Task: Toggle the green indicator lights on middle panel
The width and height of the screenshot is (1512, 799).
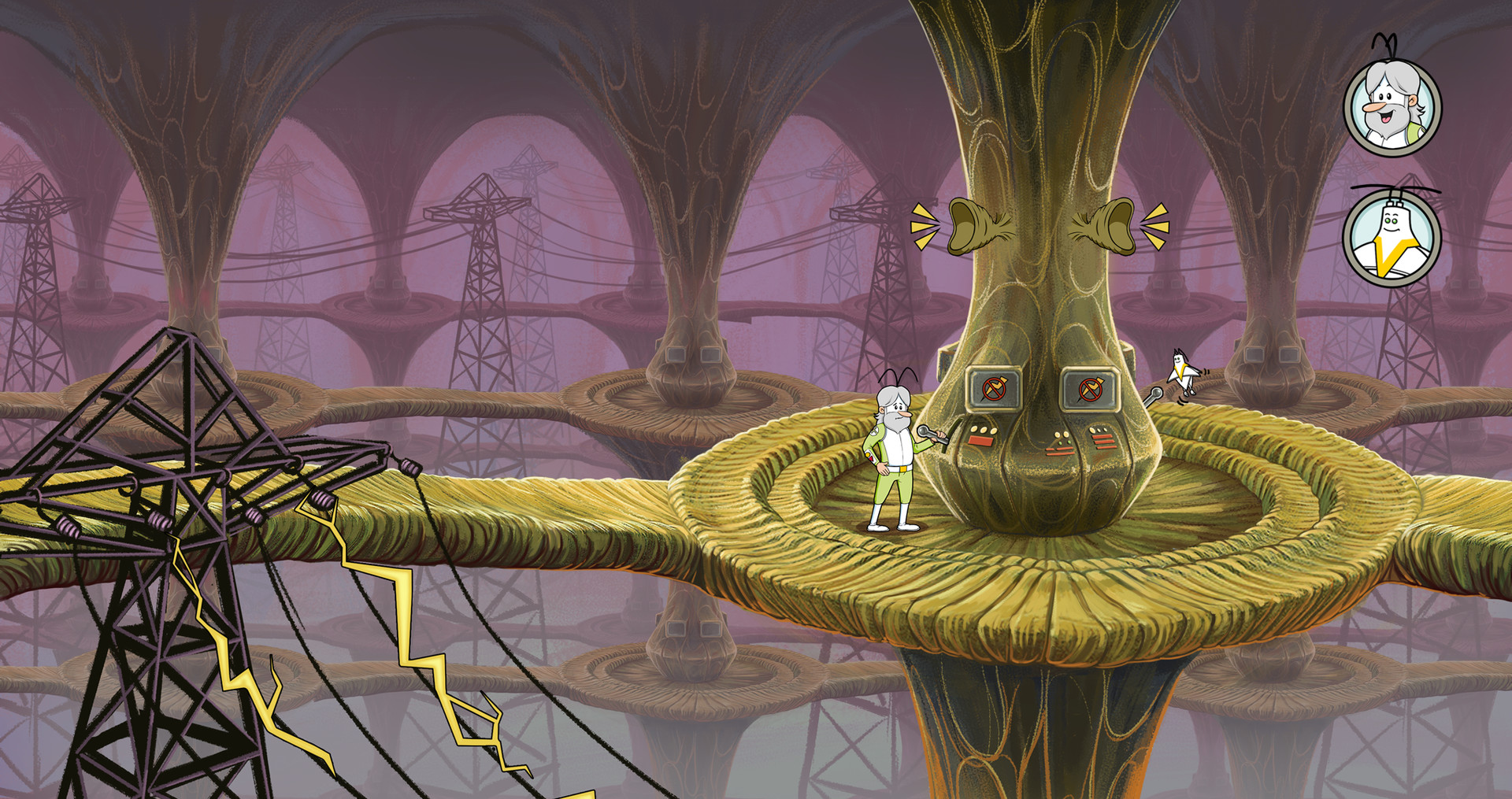Action: [1063, 442]
